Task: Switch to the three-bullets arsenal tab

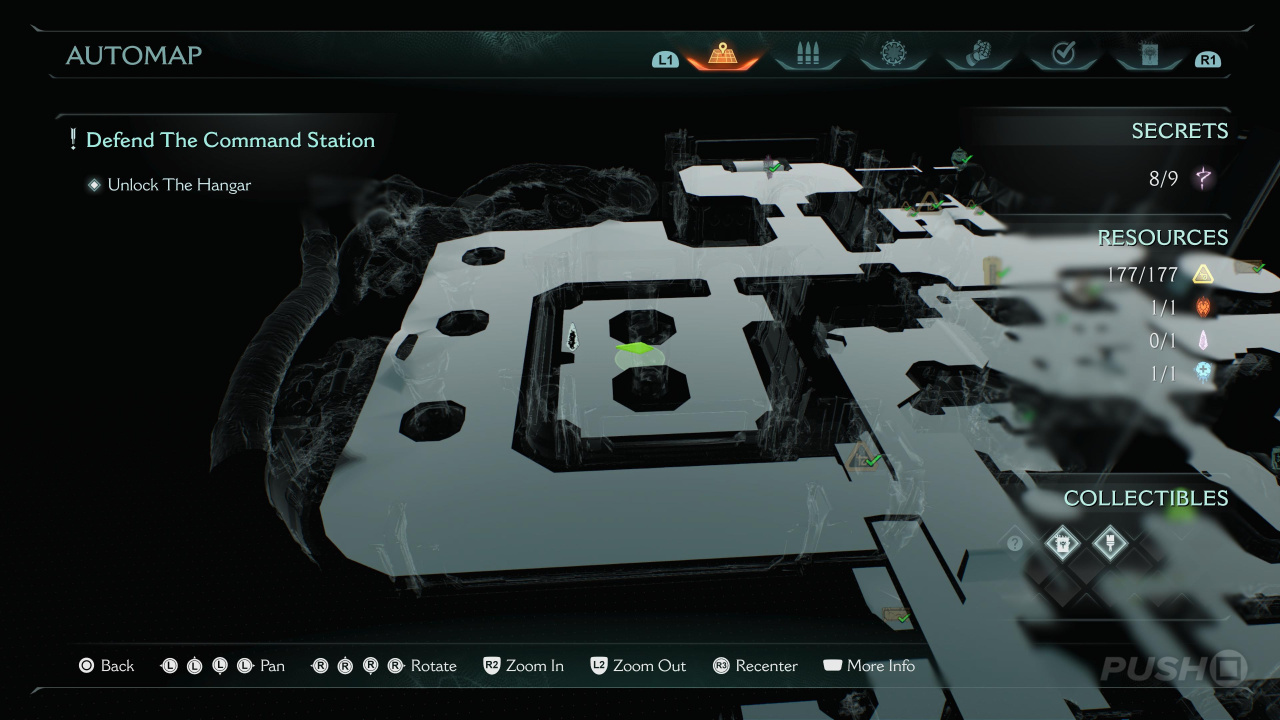Action: click(x=807, y=55)
